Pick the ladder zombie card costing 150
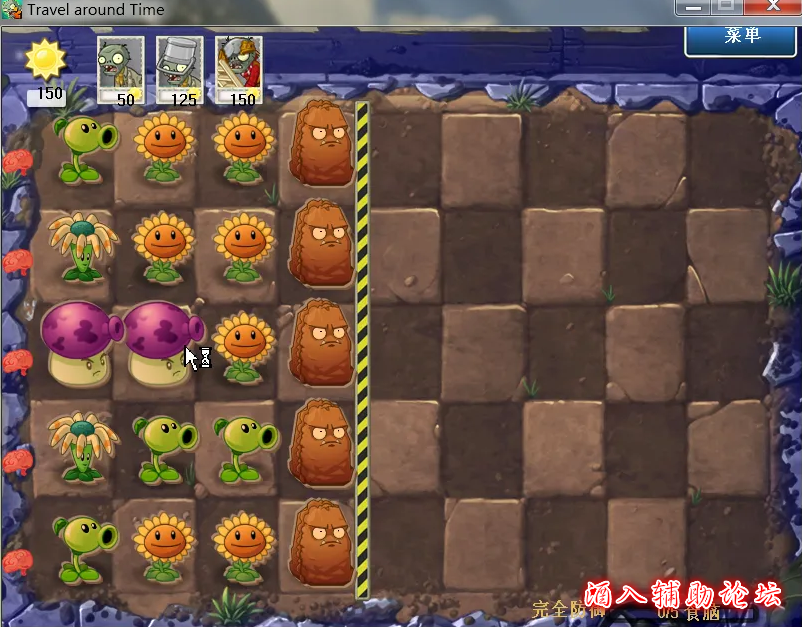802x627 pixels. (239, 69)
